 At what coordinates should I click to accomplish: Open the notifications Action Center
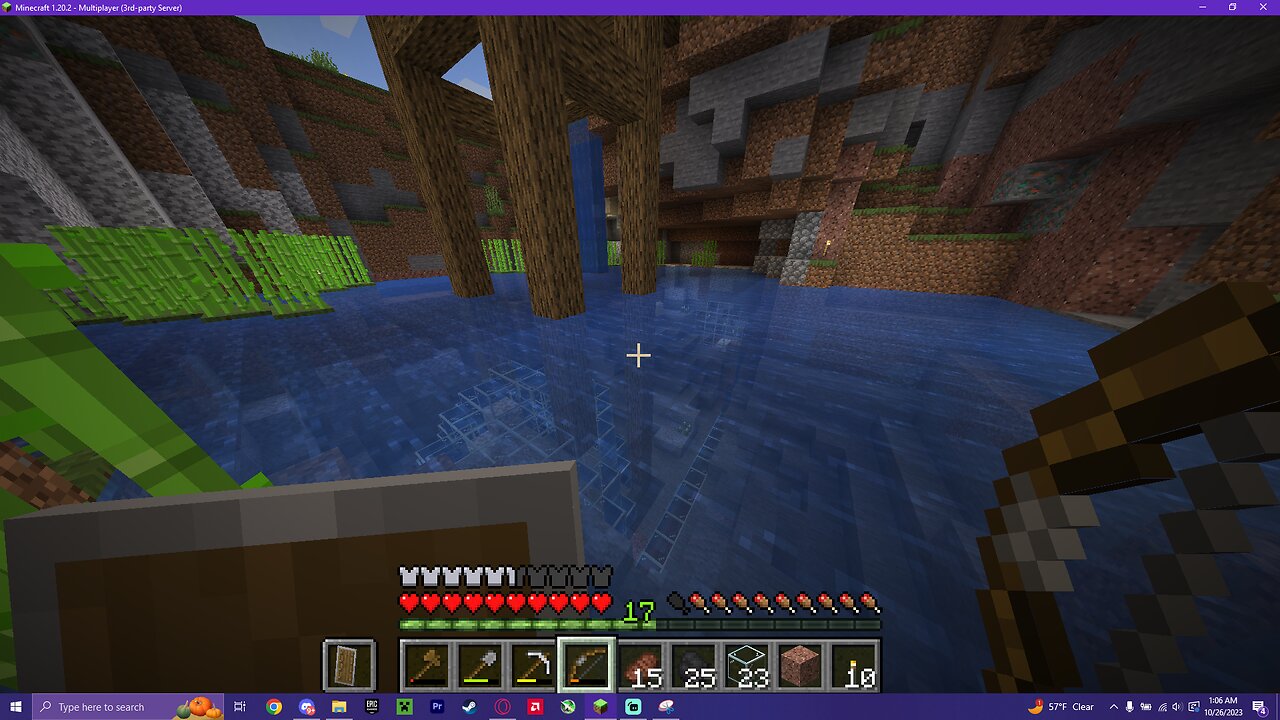point(1258,707)
